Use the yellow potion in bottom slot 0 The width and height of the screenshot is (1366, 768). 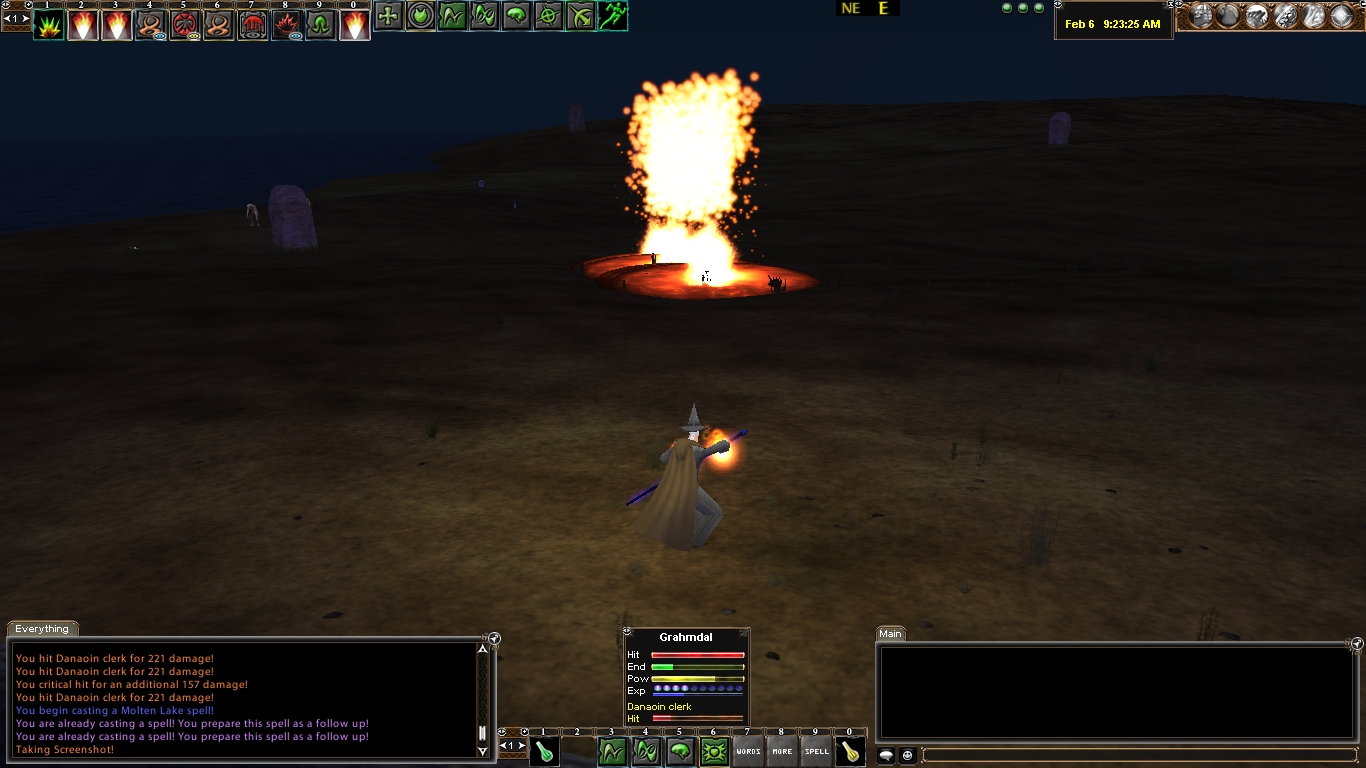coord(850,752)
